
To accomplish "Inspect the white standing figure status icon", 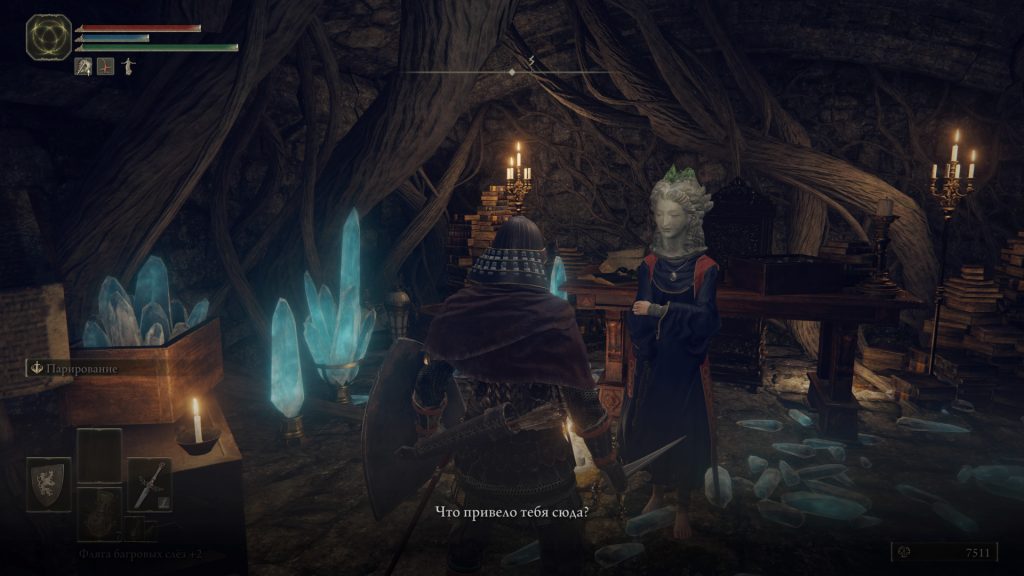I will coord(127,67).
